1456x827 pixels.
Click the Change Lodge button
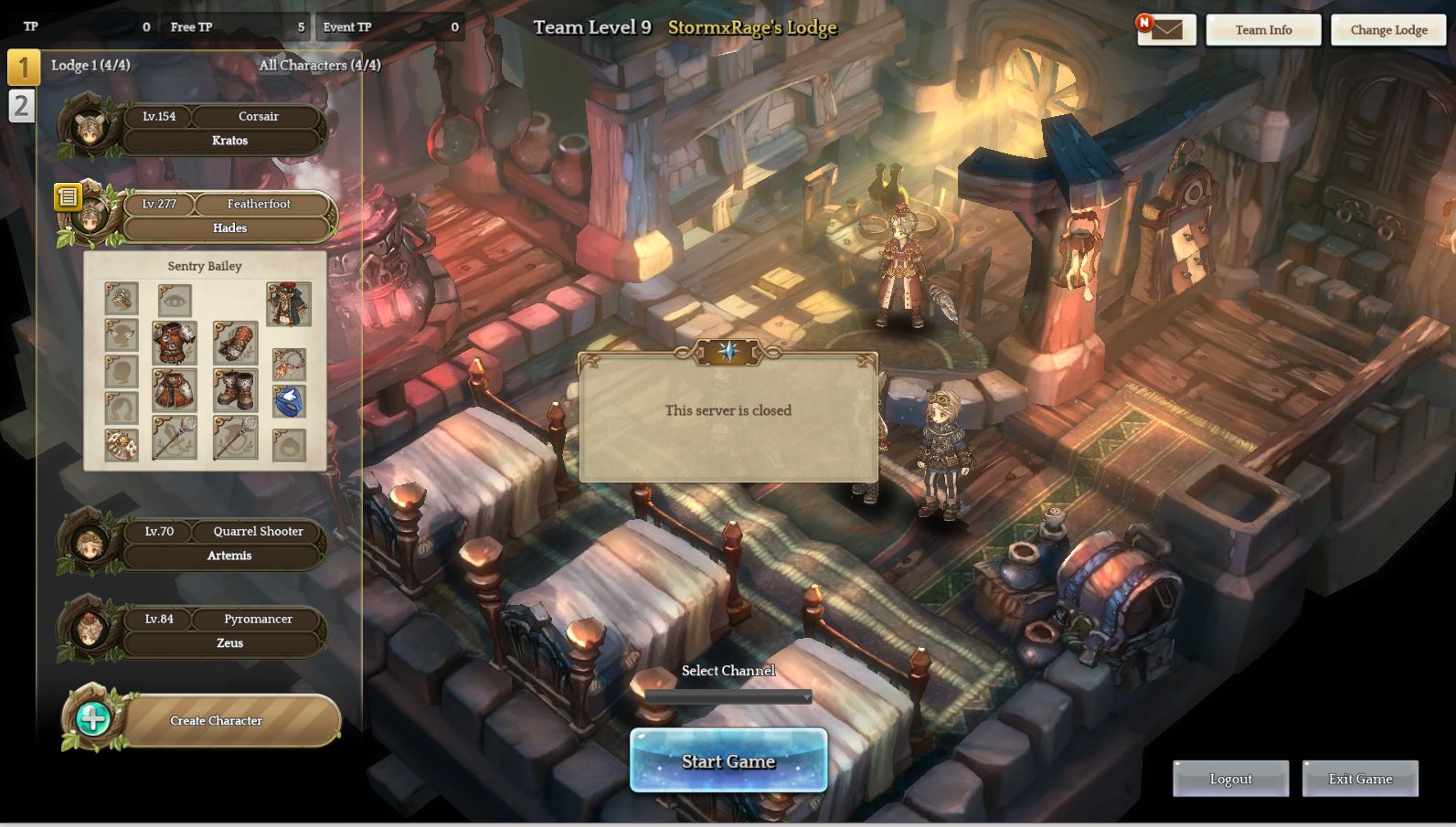[1388, 30]
